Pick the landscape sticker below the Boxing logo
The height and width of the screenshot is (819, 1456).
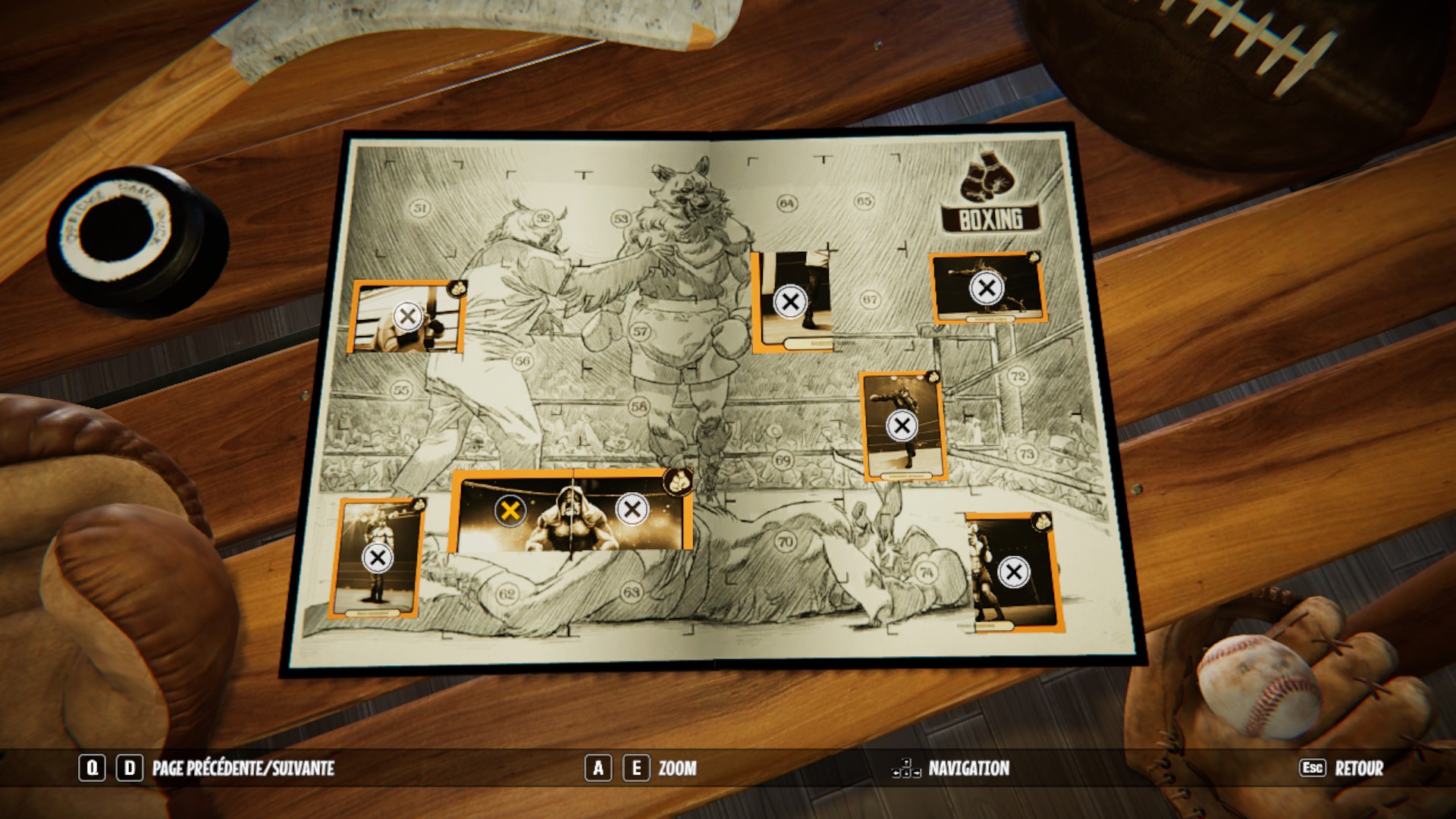pyautogui.click(x=987, y=288)
